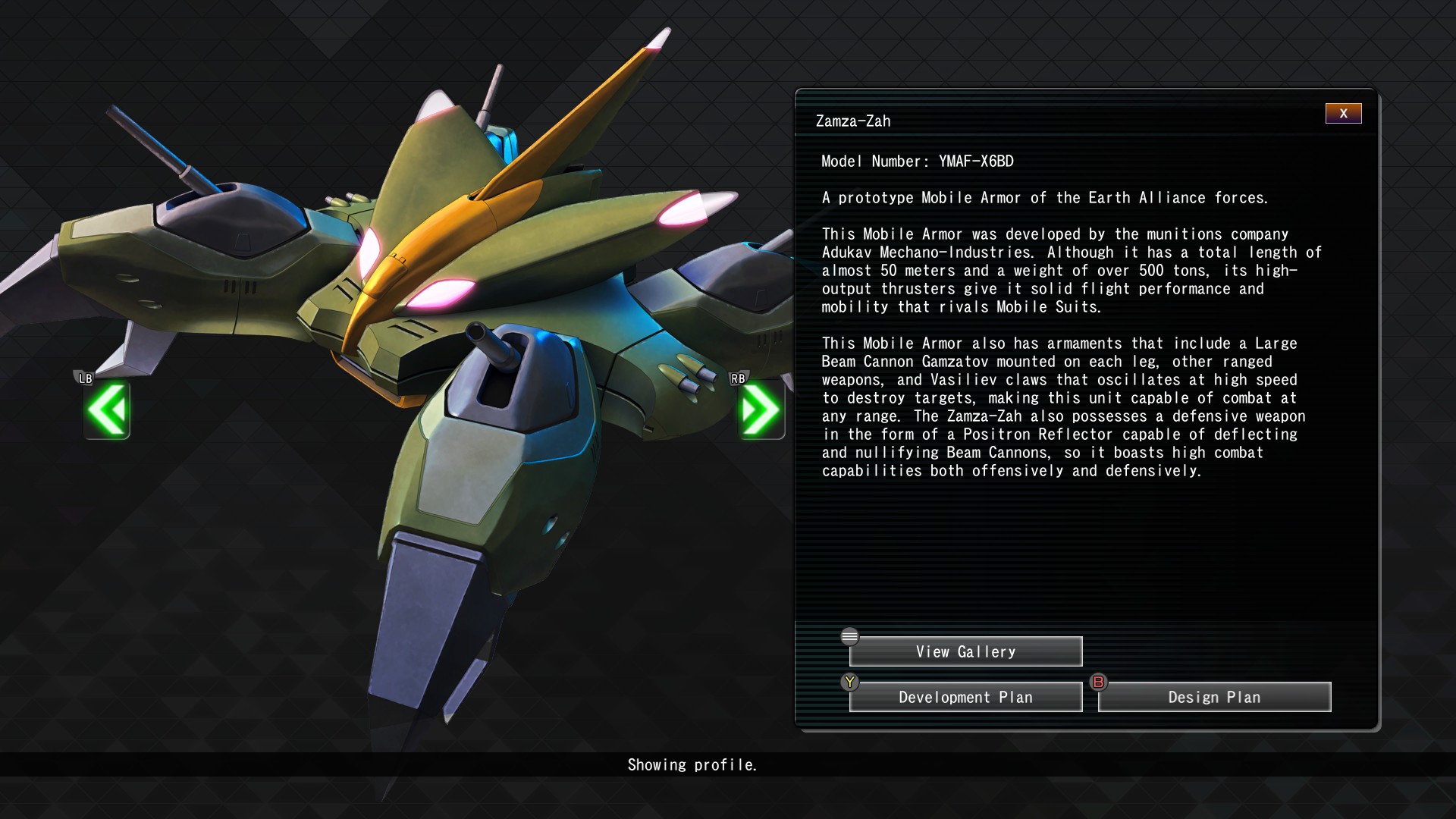The width and height of the screenshot is (1456, 819).
Task: Close the Zamza-Zah profile window
Action: tap(1343, 114)
